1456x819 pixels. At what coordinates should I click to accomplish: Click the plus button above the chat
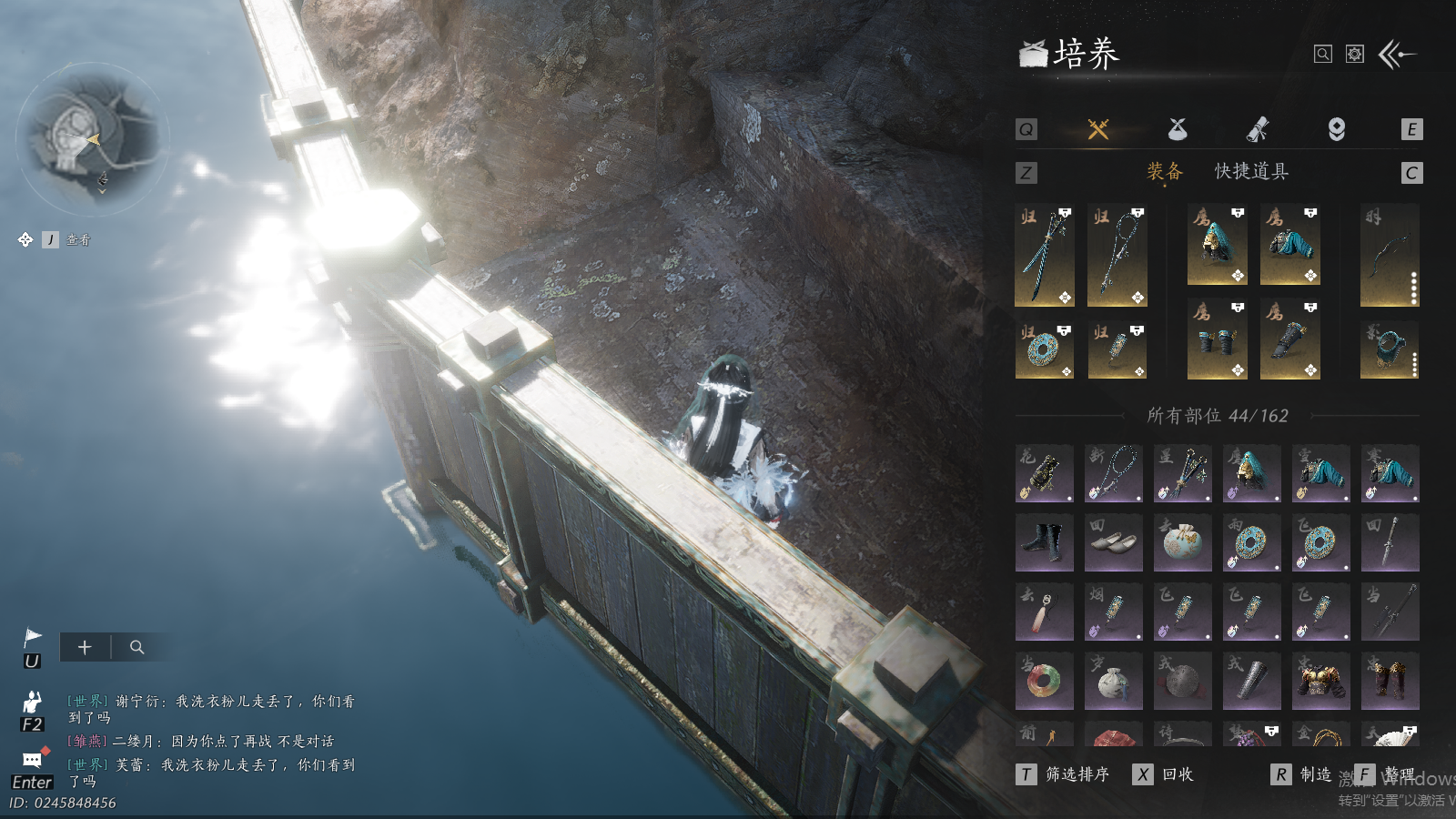(85, 647)
